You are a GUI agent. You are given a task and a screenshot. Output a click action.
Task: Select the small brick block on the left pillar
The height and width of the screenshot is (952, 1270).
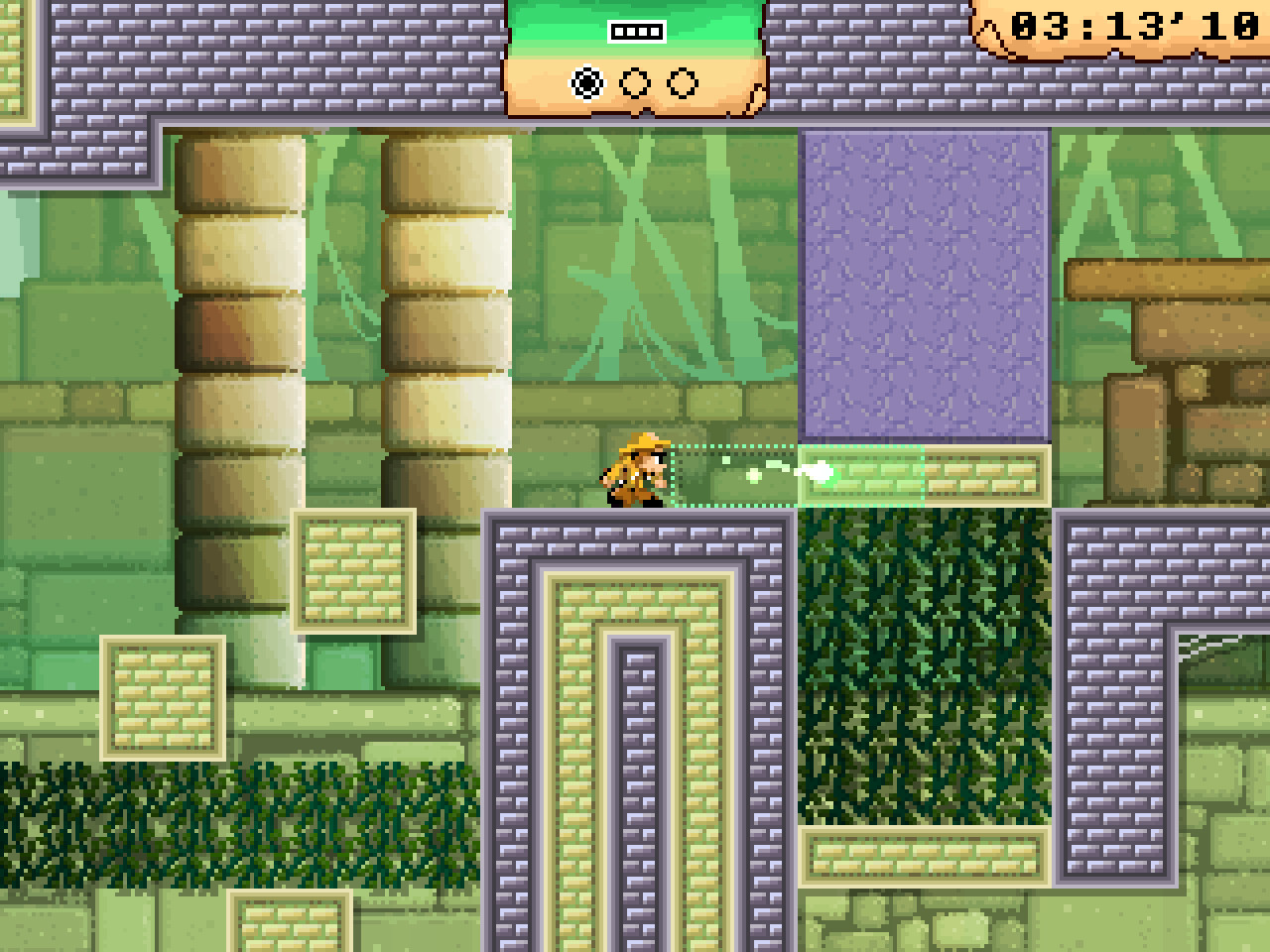coord(354,573)
